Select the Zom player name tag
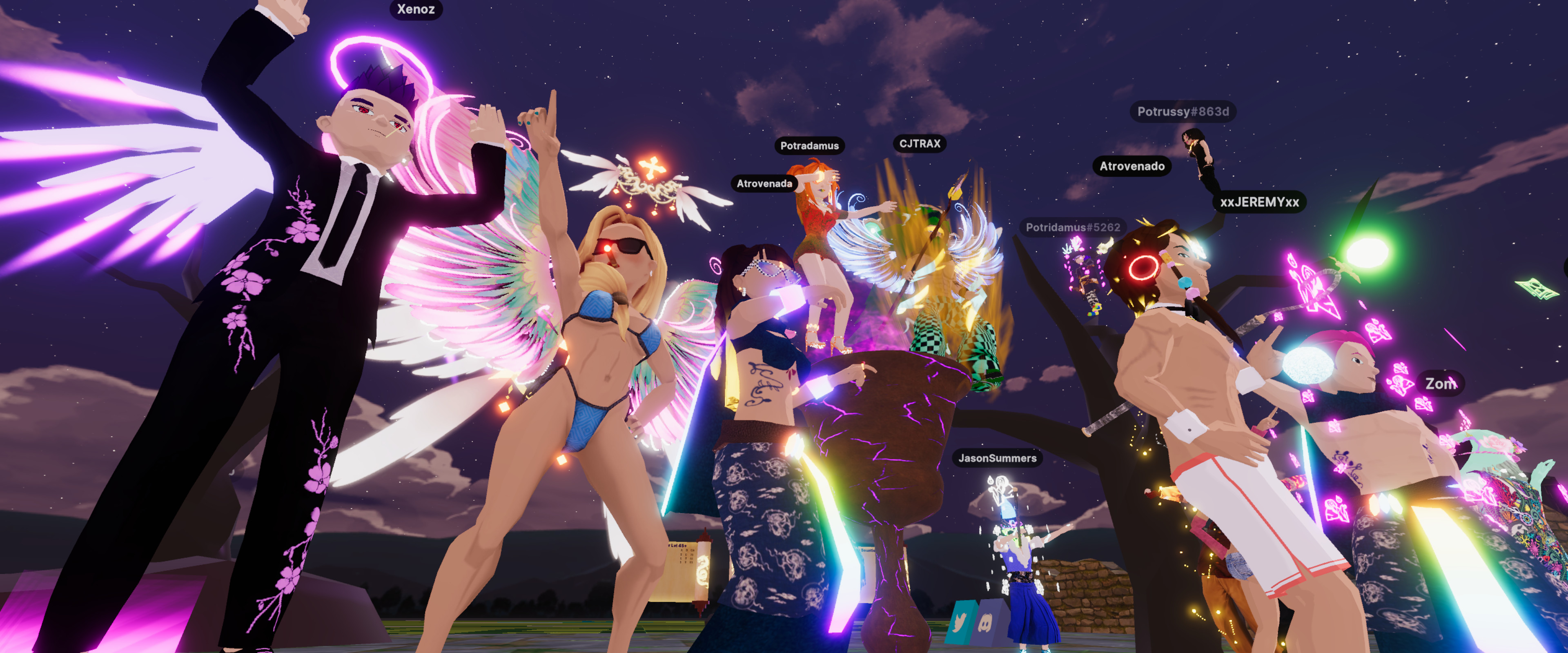 [1441, 383]
